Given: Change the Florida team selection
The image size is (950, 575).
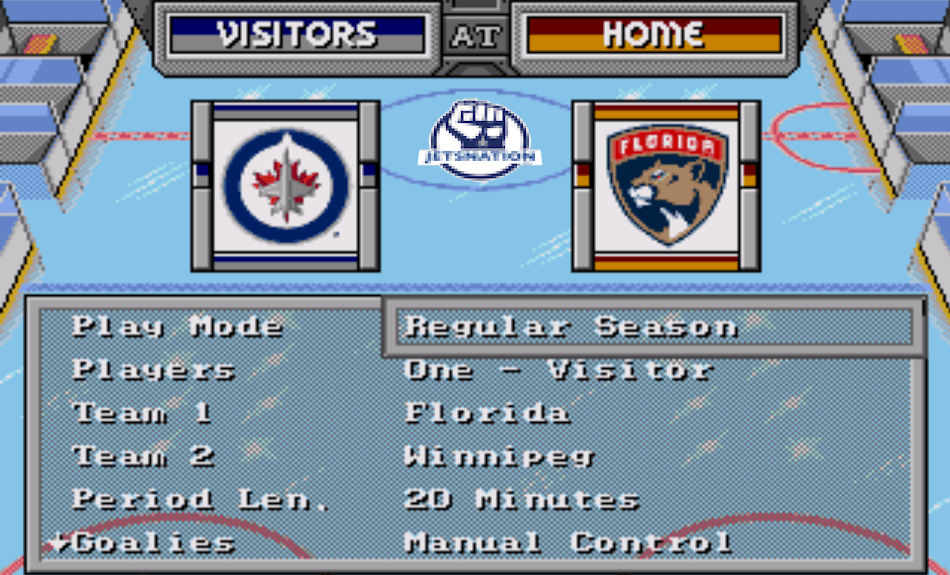Looking at the screenshot, I should (487, 413).
